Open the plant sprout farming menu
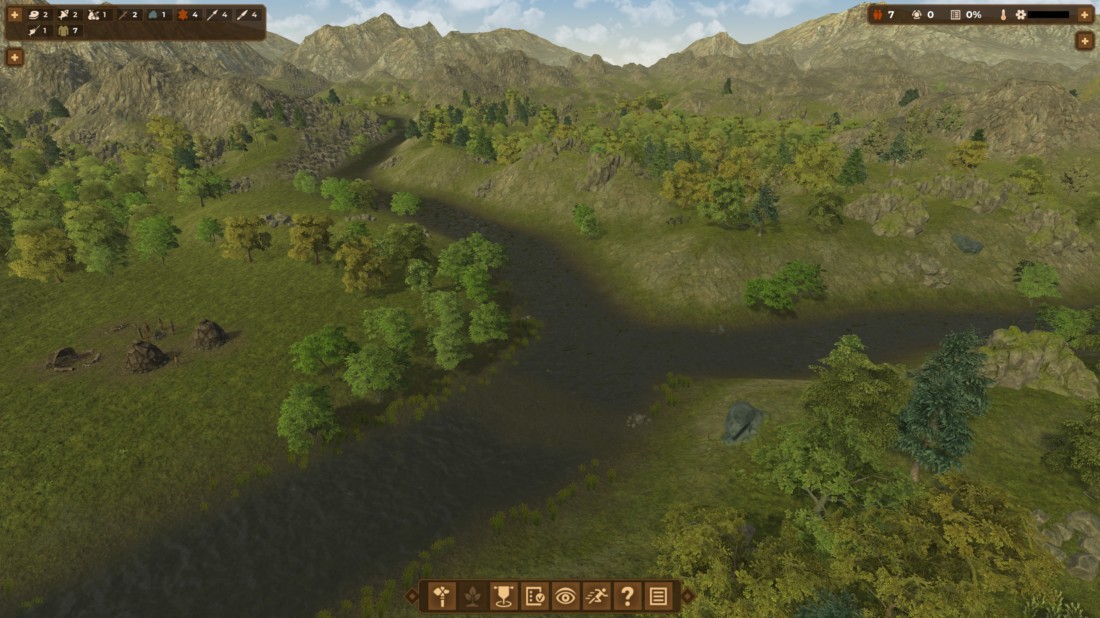The height and width of the screenshot is (618, 1100). tap(472, 597)
